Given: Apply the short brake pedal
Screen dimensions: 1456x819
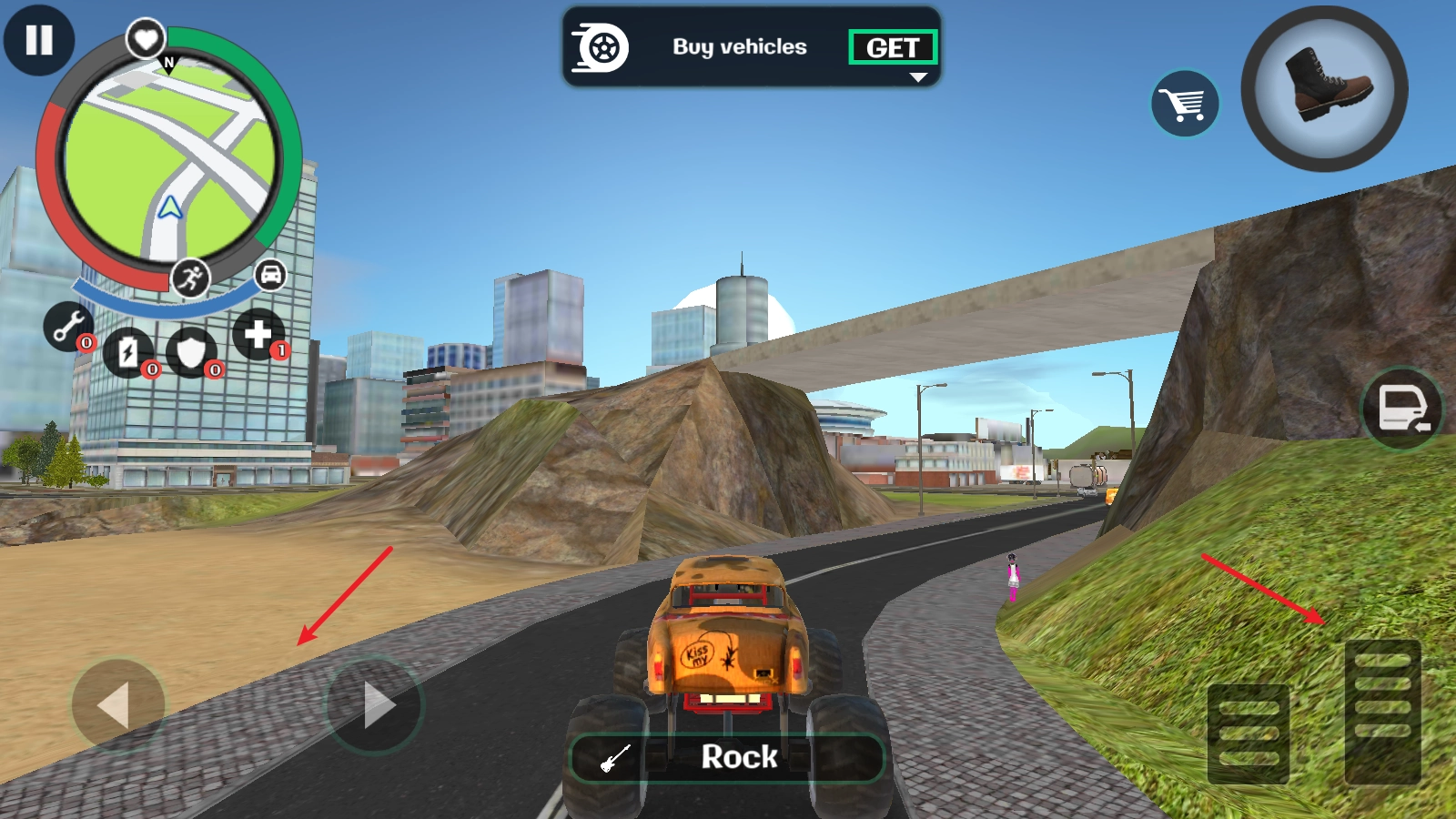Looking at the screenshot, I should point(1249,733).
